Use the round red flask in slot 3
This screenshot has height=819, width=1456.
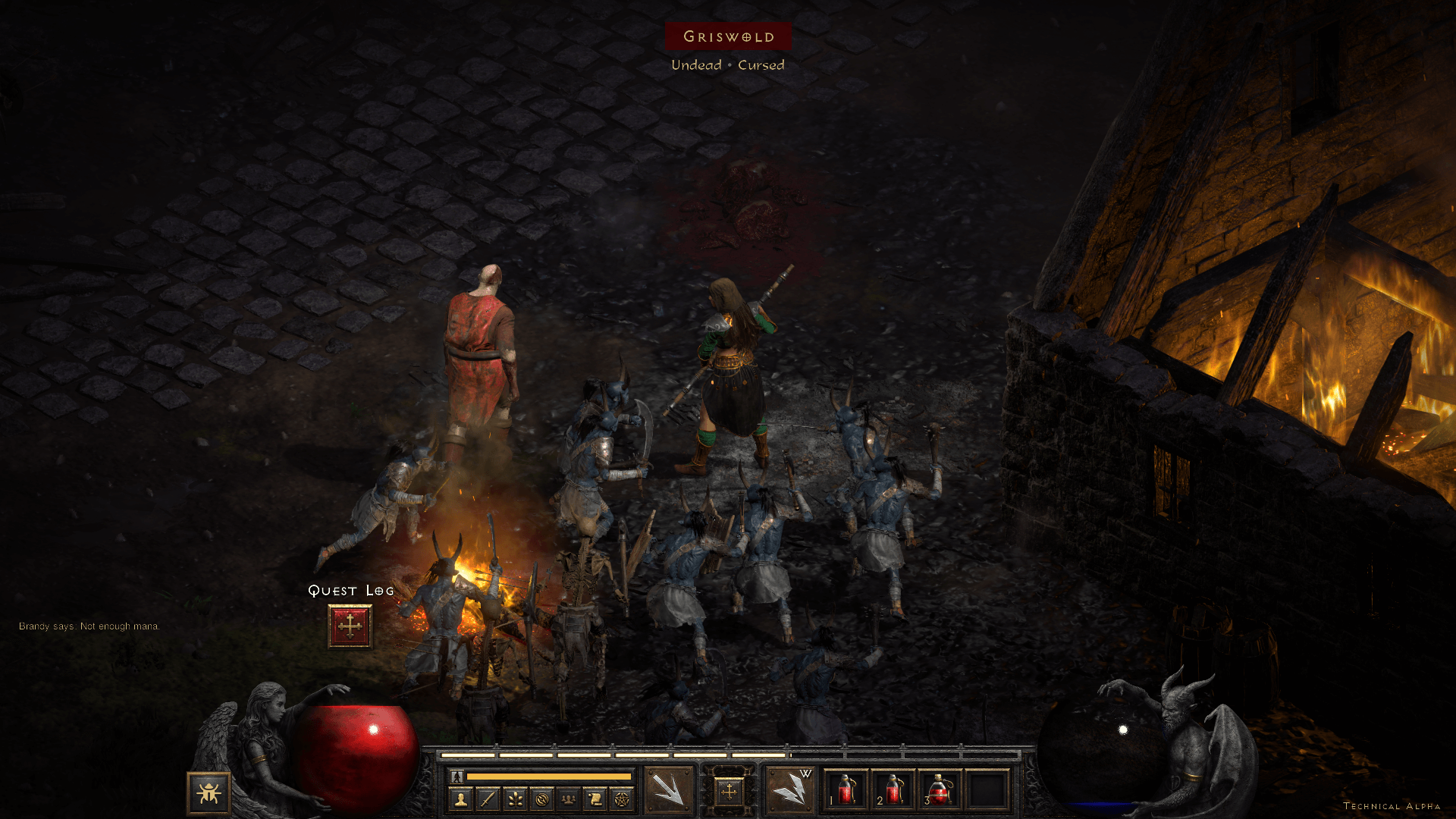click(940, 790)
